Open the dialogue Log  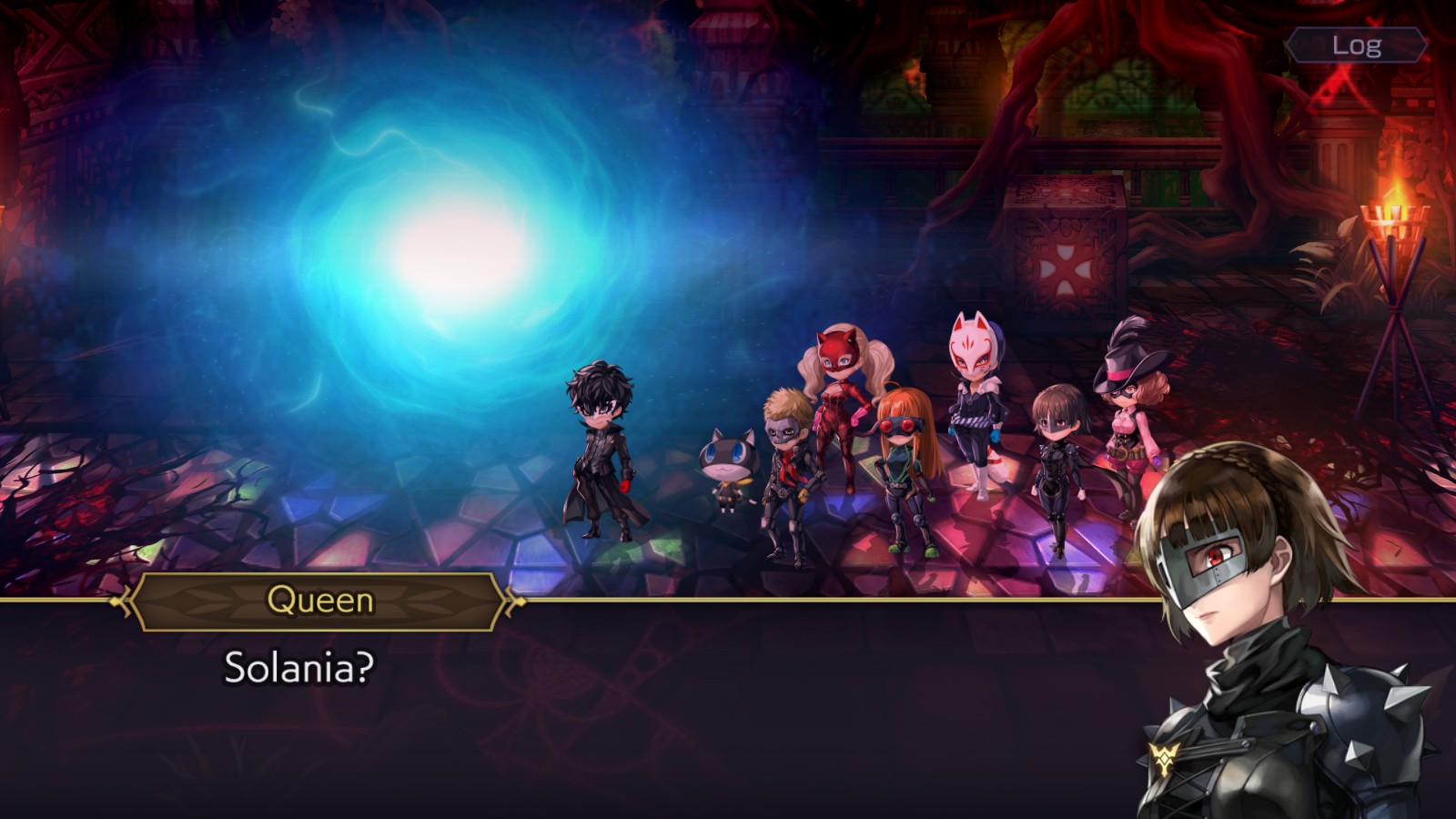coord(1356,45)
